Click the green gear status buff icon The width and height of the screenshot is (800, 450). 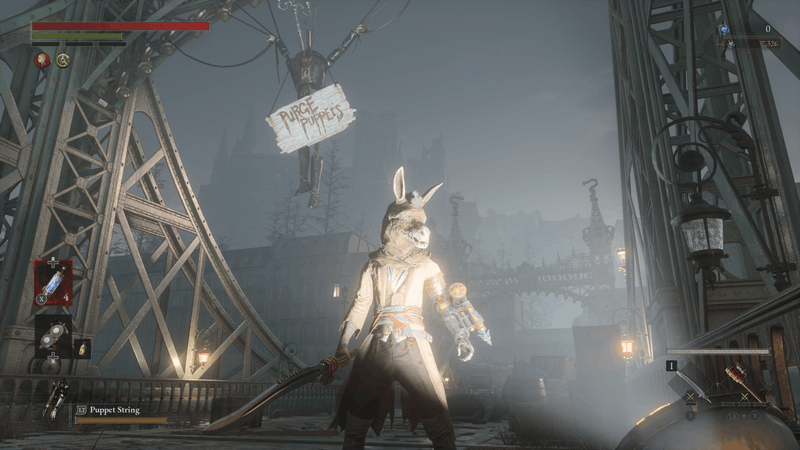[x=63, y=60]
